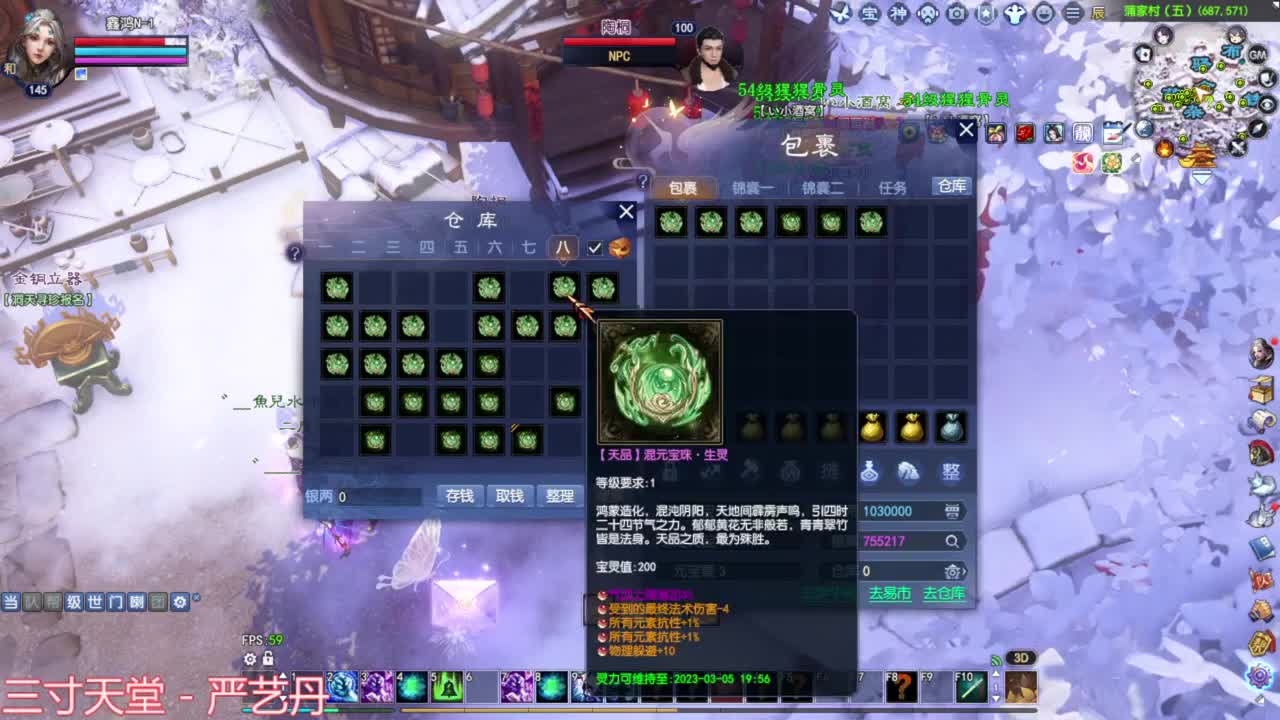Toggle the lock icon near the FPS counter
The height and width of the screenshot is (720, 1280).
click(268, 659)
